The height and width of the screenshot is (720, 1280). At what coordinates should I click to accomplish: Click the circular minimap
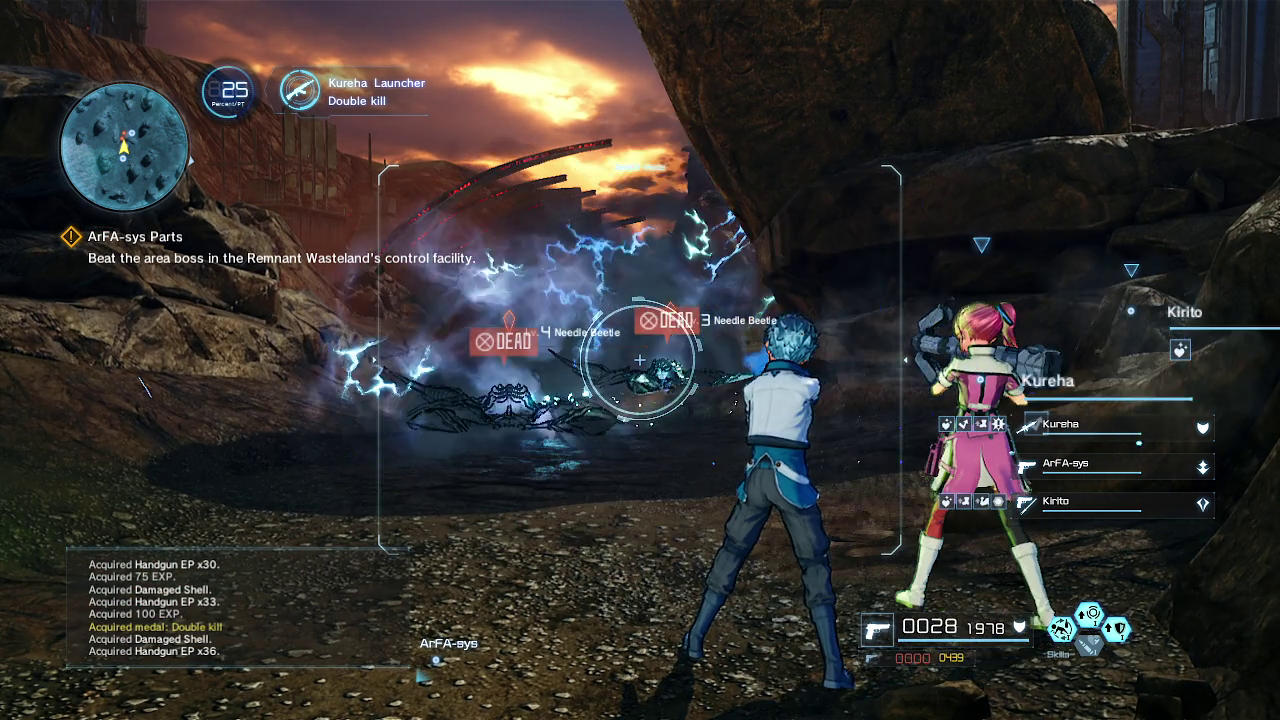point(124,146)
